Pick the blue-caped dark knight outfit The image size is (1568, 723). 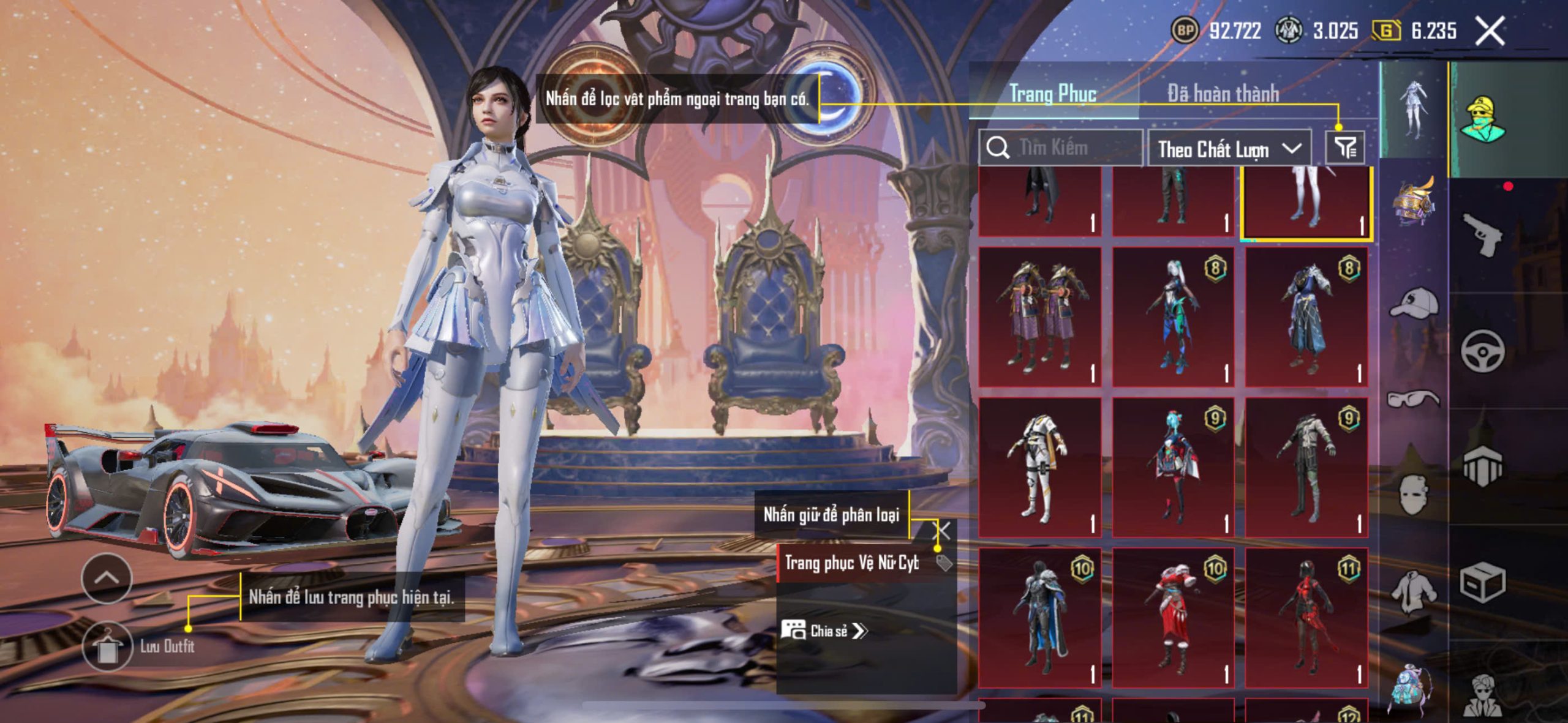1040,618
